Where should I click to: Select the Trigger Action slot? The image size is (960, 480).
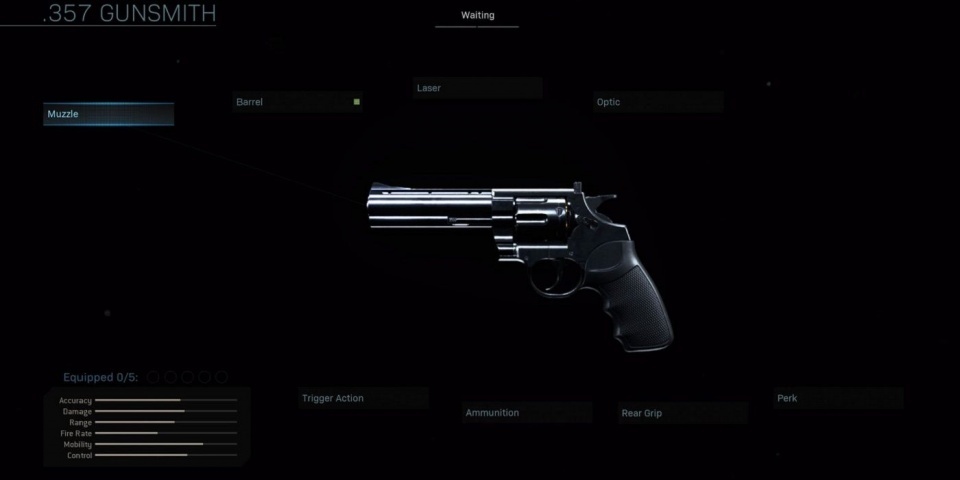tap(364, 398)
